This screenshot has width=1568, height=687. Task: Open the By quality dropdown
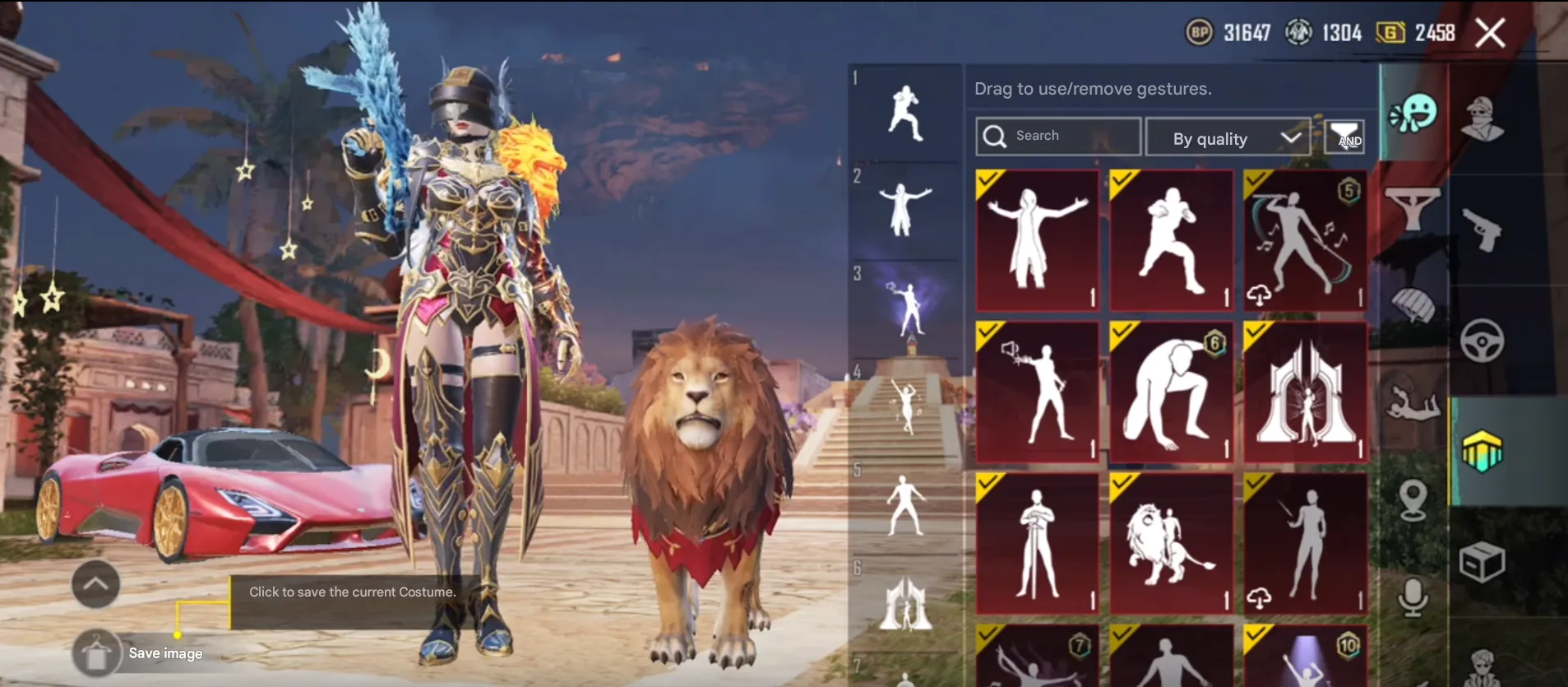click(1227, 137)
